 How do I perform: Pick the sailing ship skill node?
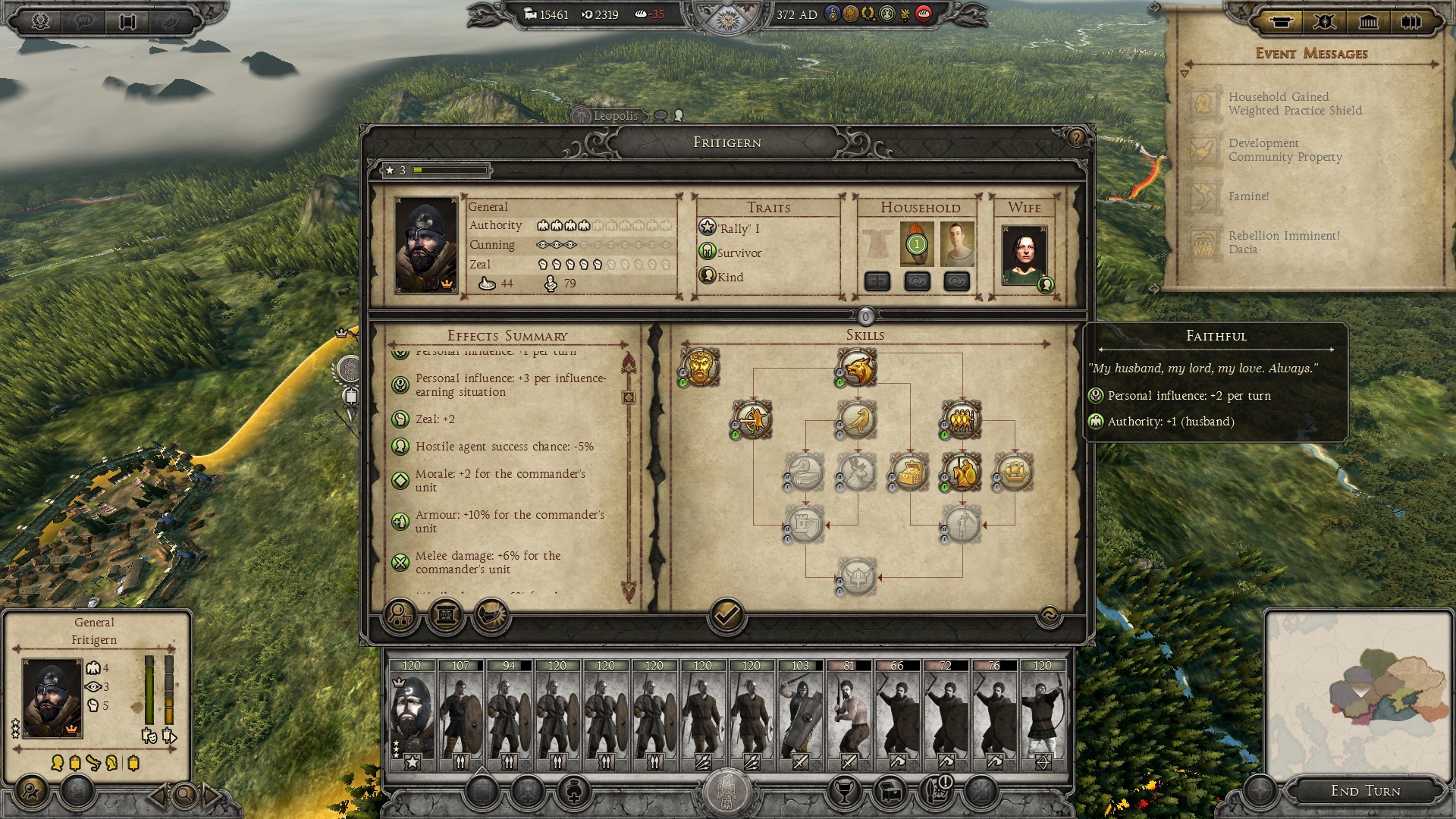point(1014,472)
